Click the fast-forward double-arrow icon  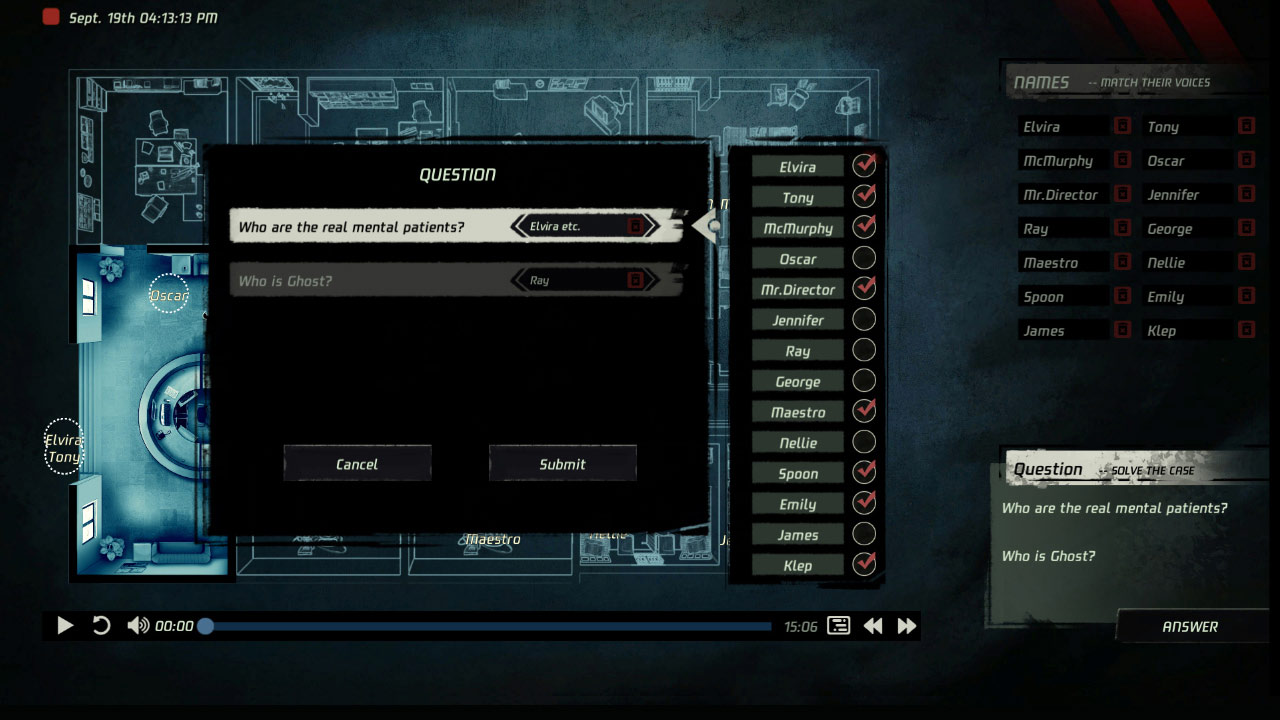pos(906,625)
